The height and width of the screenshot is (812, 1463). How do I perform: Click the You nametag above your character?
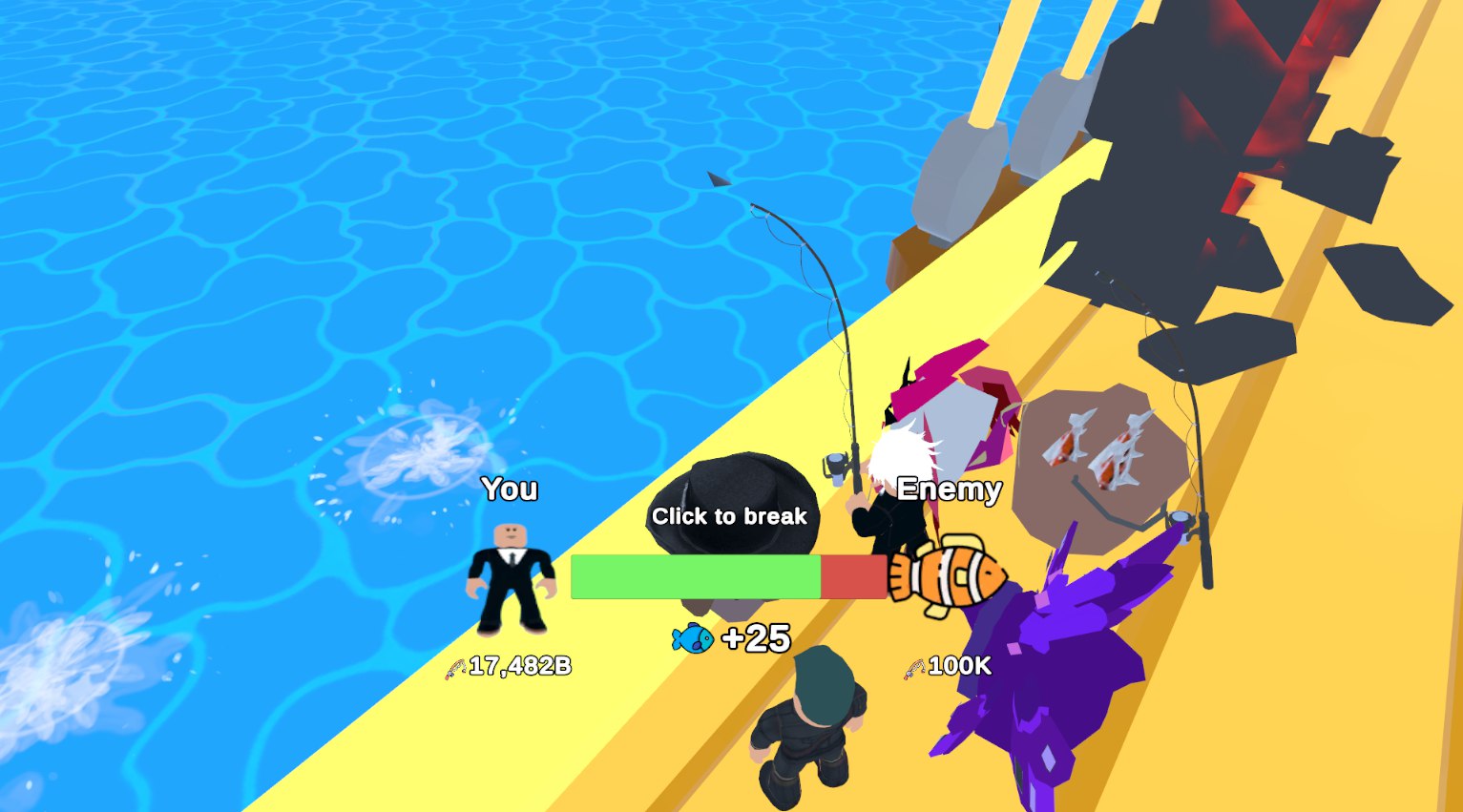coord(511,489)
